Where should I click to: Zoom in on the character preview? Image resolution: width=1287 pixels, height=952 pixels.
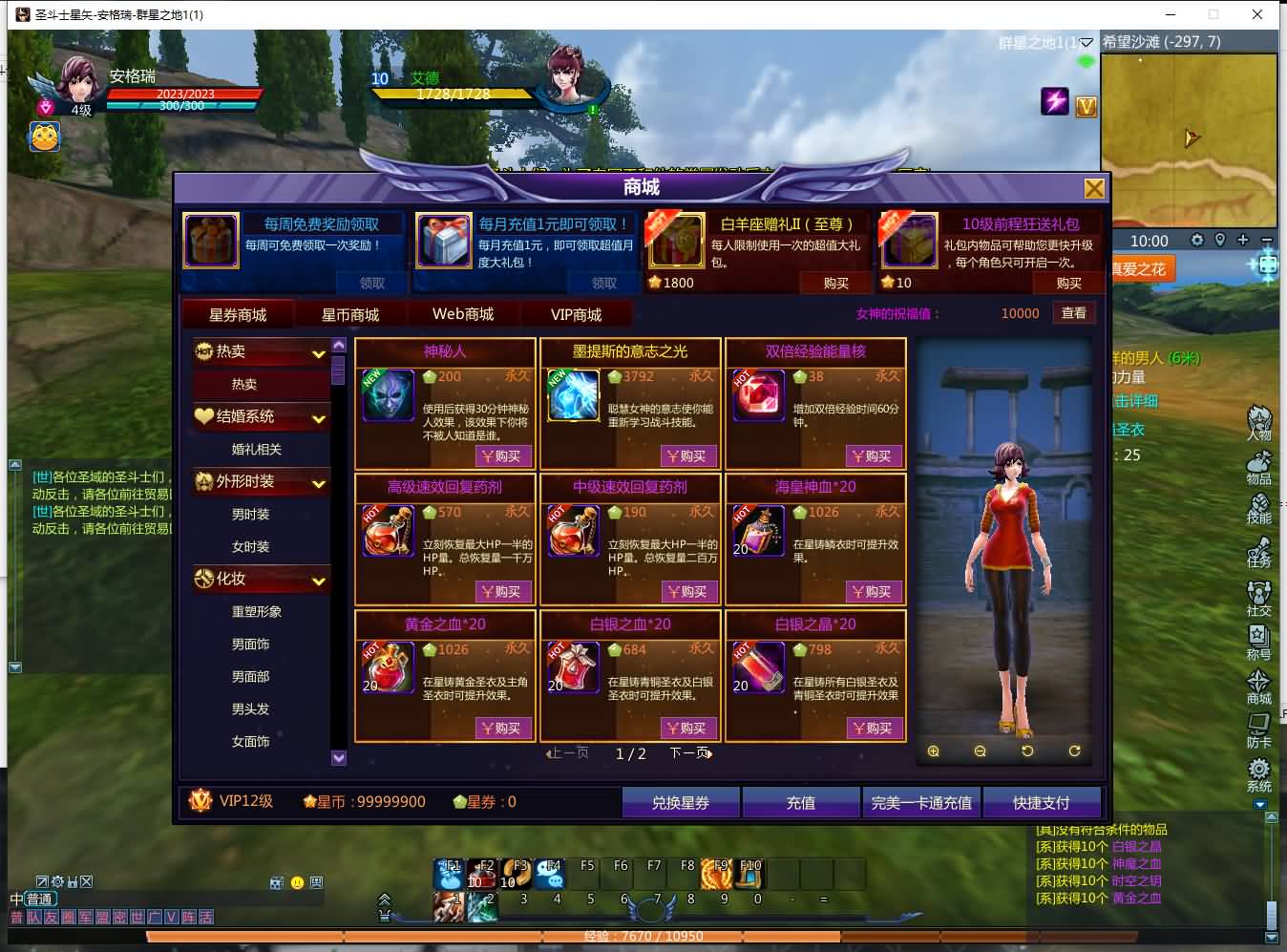coord(933,751)
